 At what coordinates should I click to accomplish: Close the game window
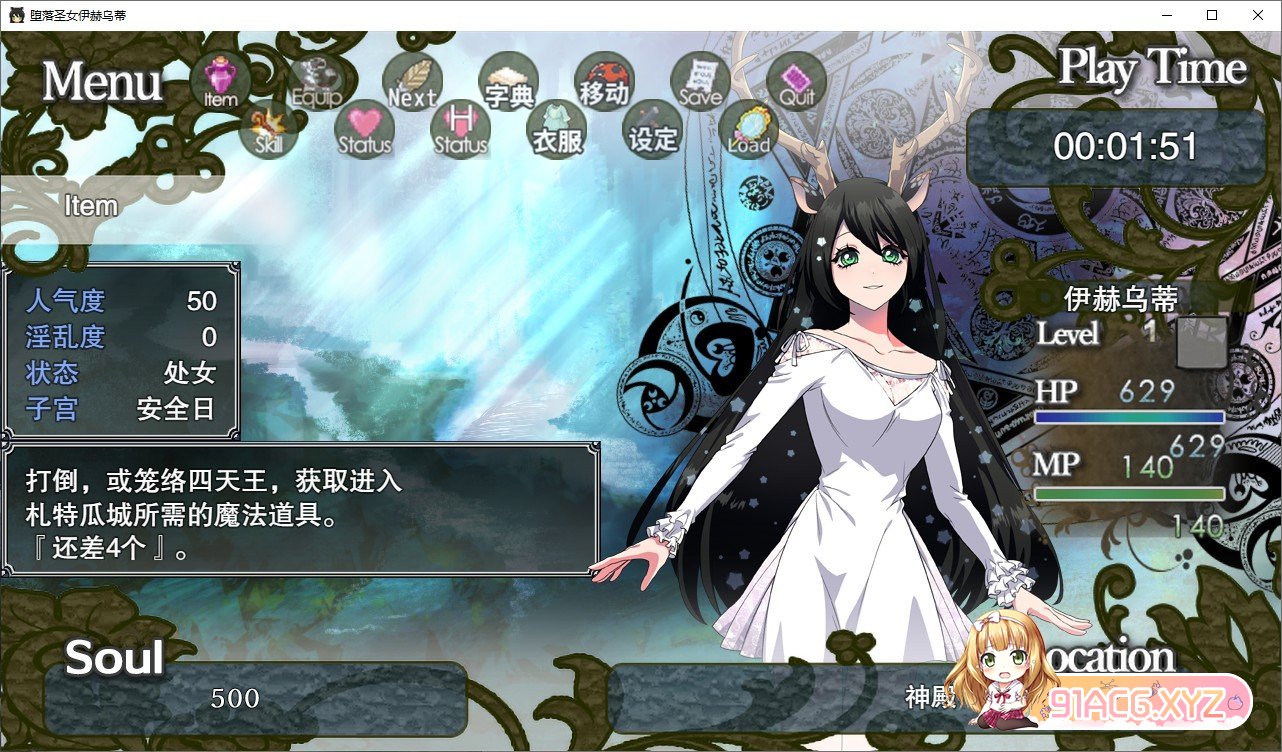(x=1258, y=15)
